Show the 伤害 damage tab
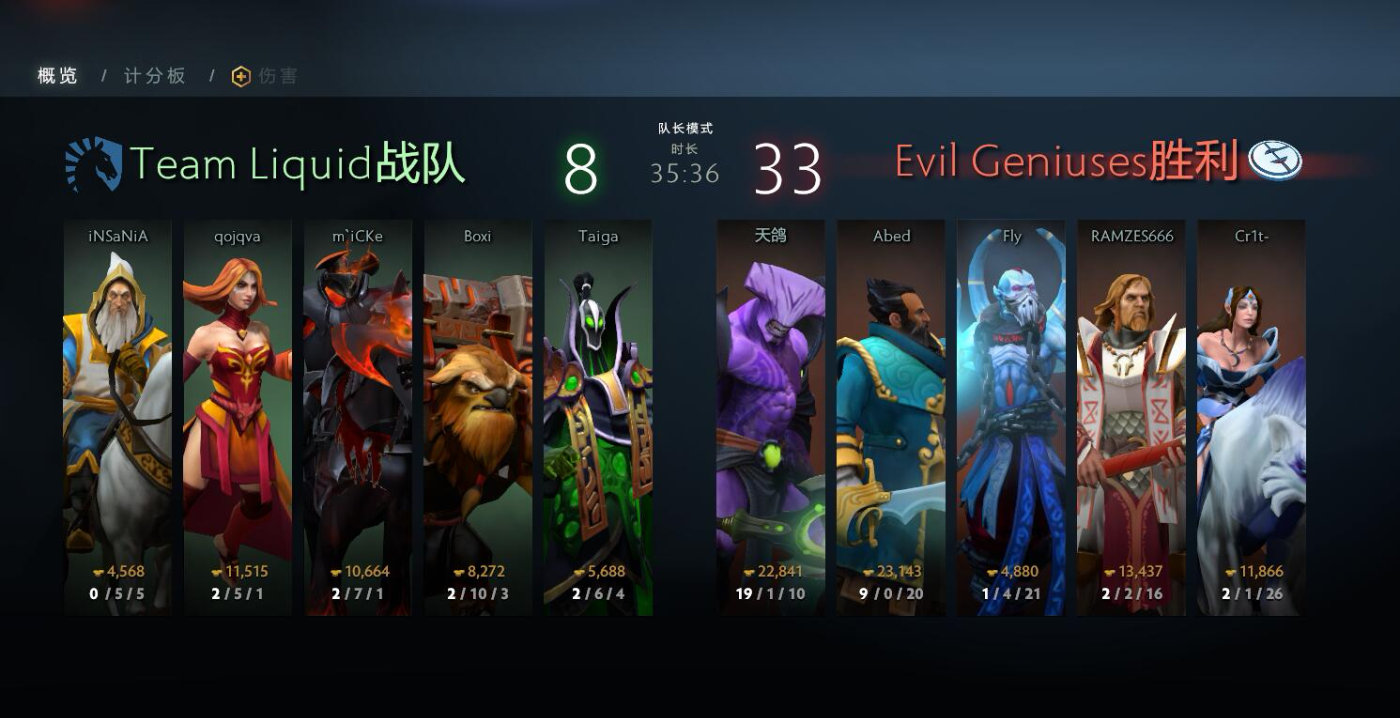The width and height of the screenshot is (1400, 718). [266, 76]
